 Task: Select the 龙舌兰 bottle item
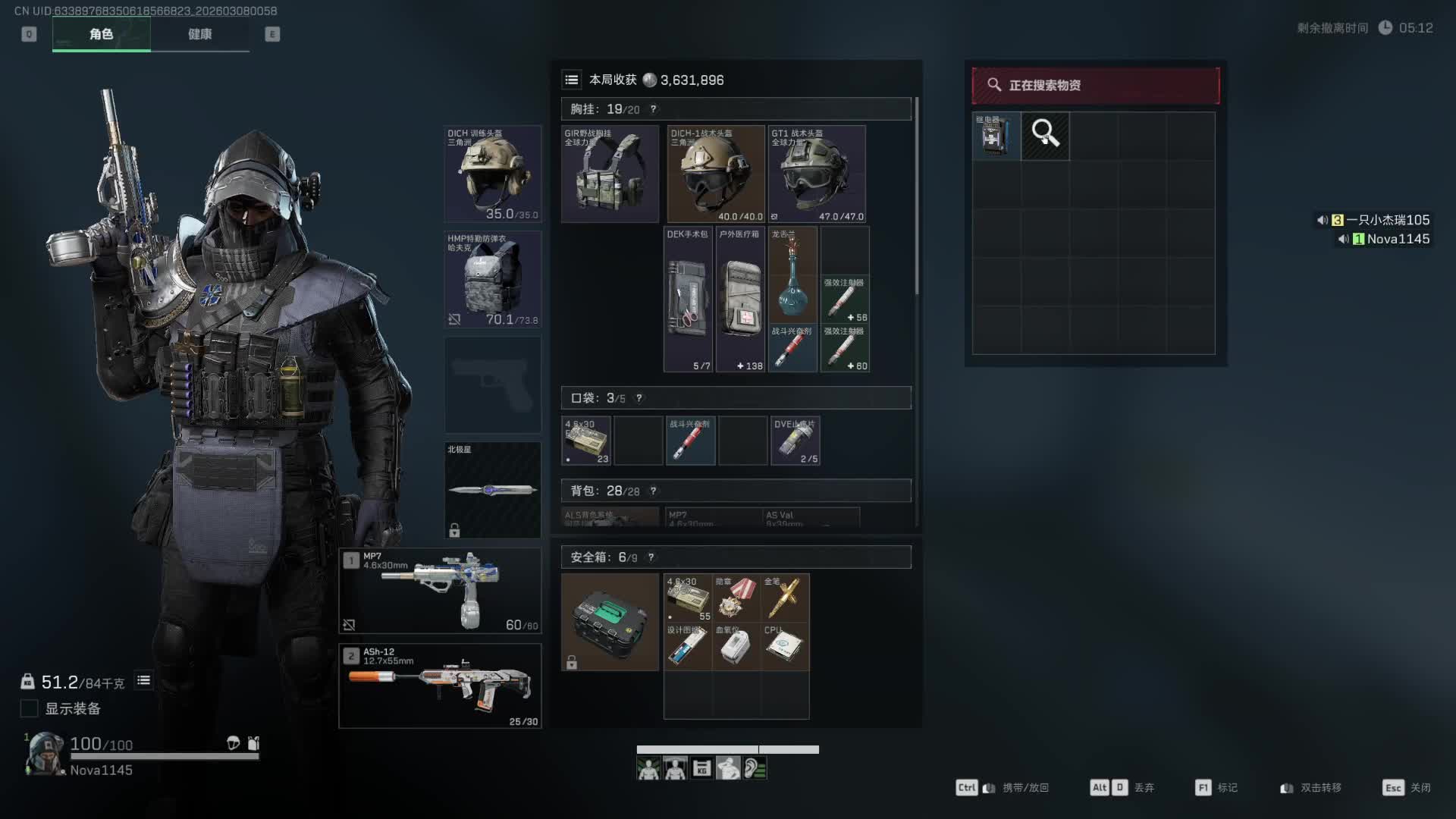[792, 275]
